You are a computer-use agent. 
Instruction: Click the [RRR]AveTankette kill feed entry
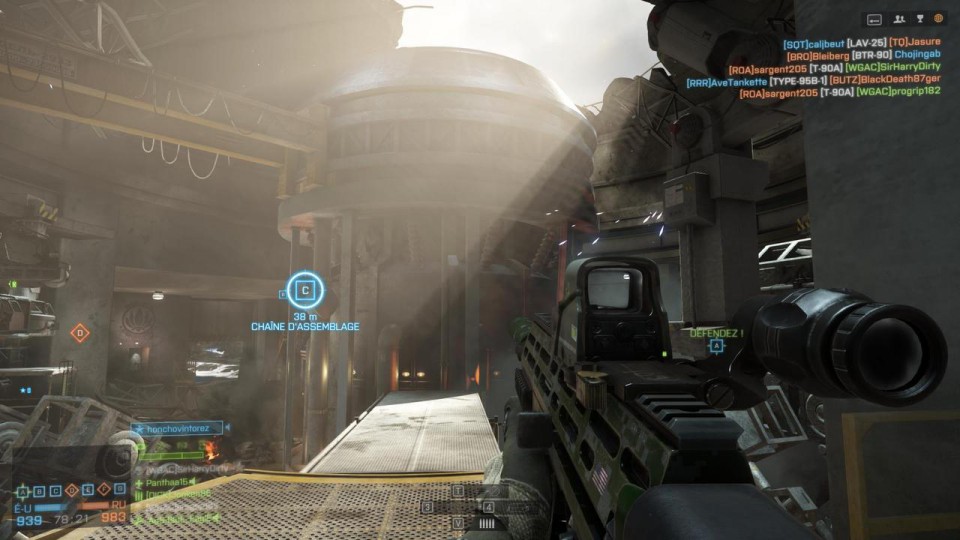coord(726,82)
